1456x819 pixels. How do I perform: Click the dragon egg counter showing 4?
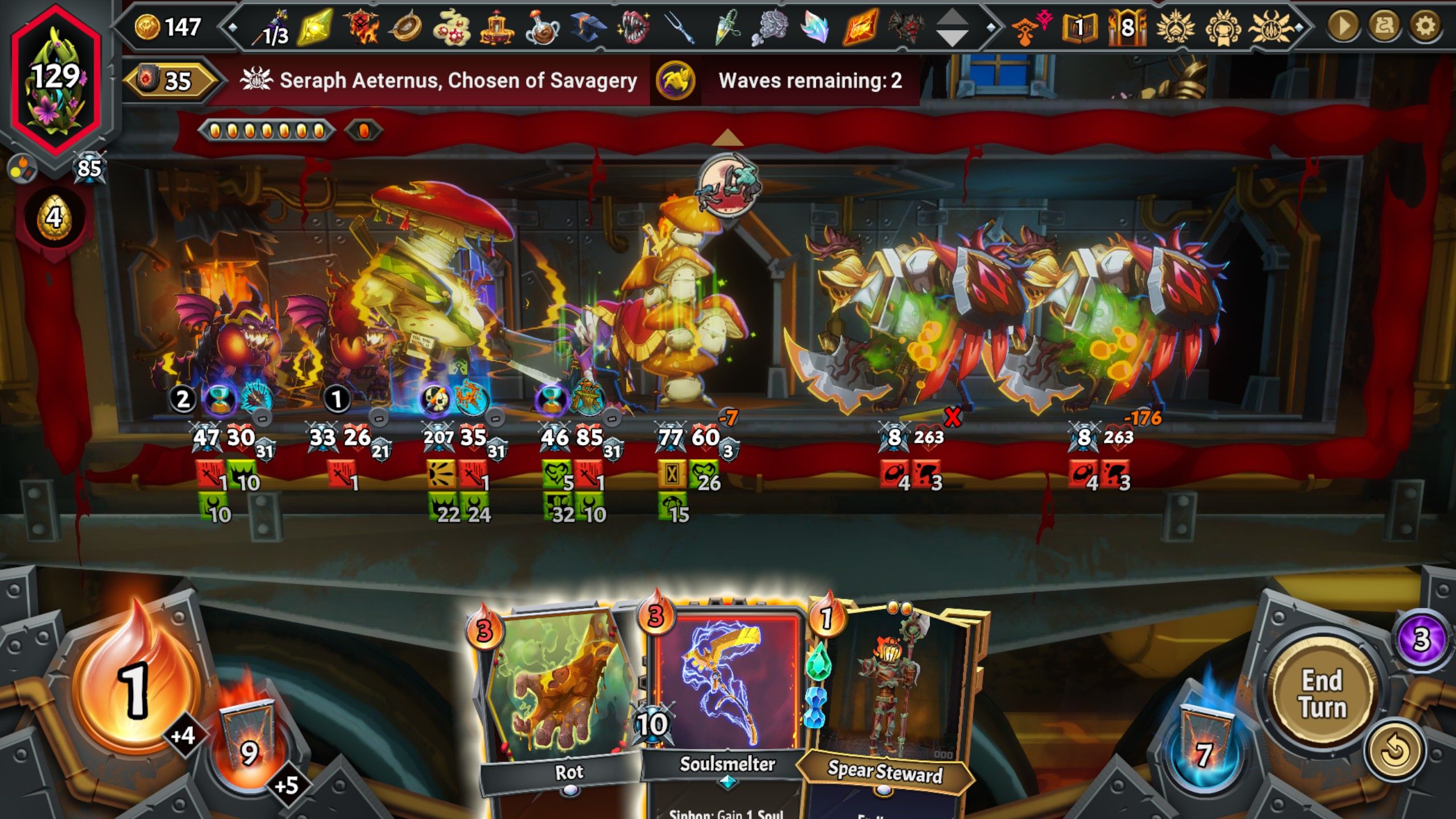tap(53, 218)
